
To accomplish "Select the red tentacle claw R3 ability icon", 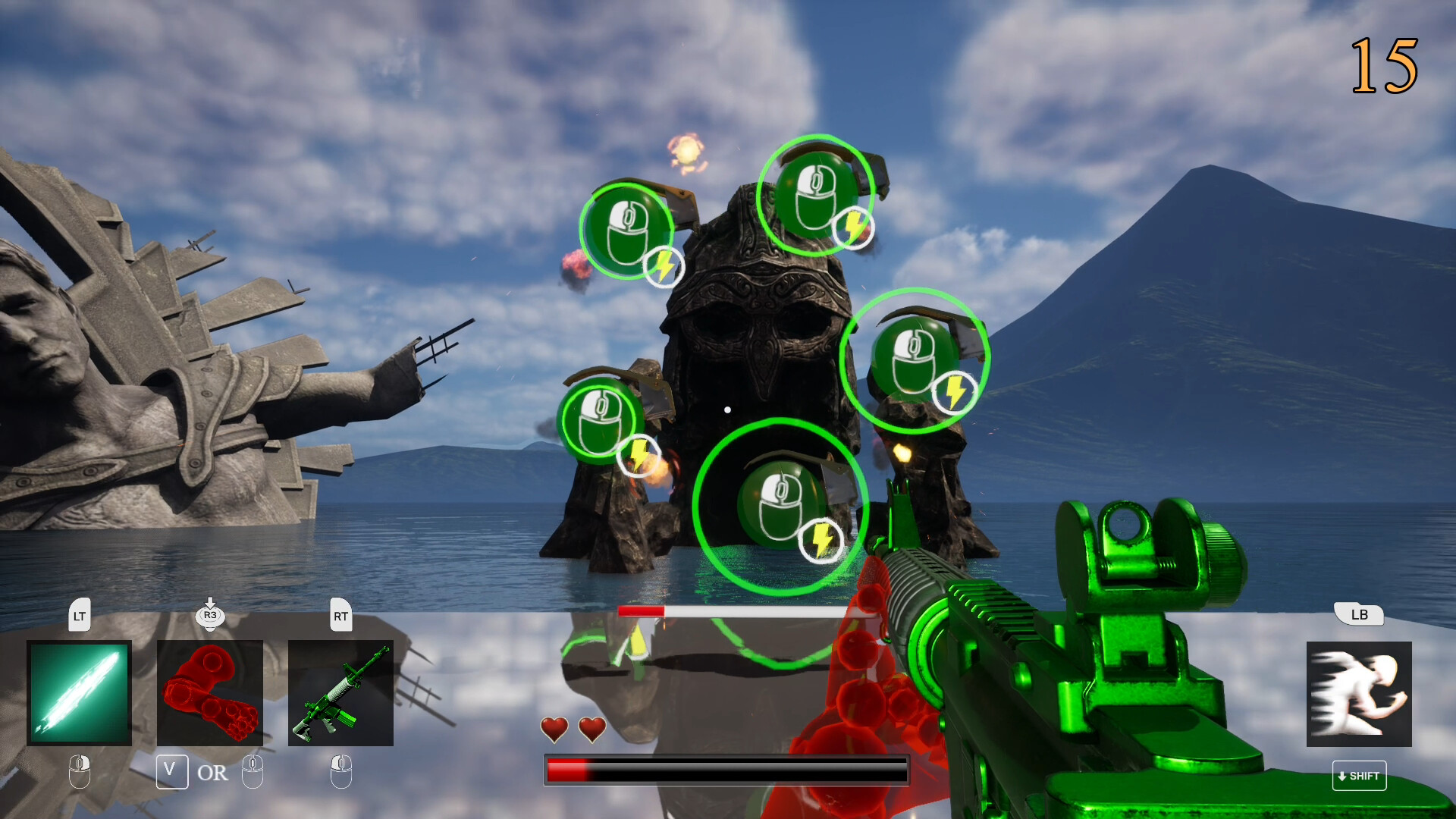I will click(x=211, y=692).
